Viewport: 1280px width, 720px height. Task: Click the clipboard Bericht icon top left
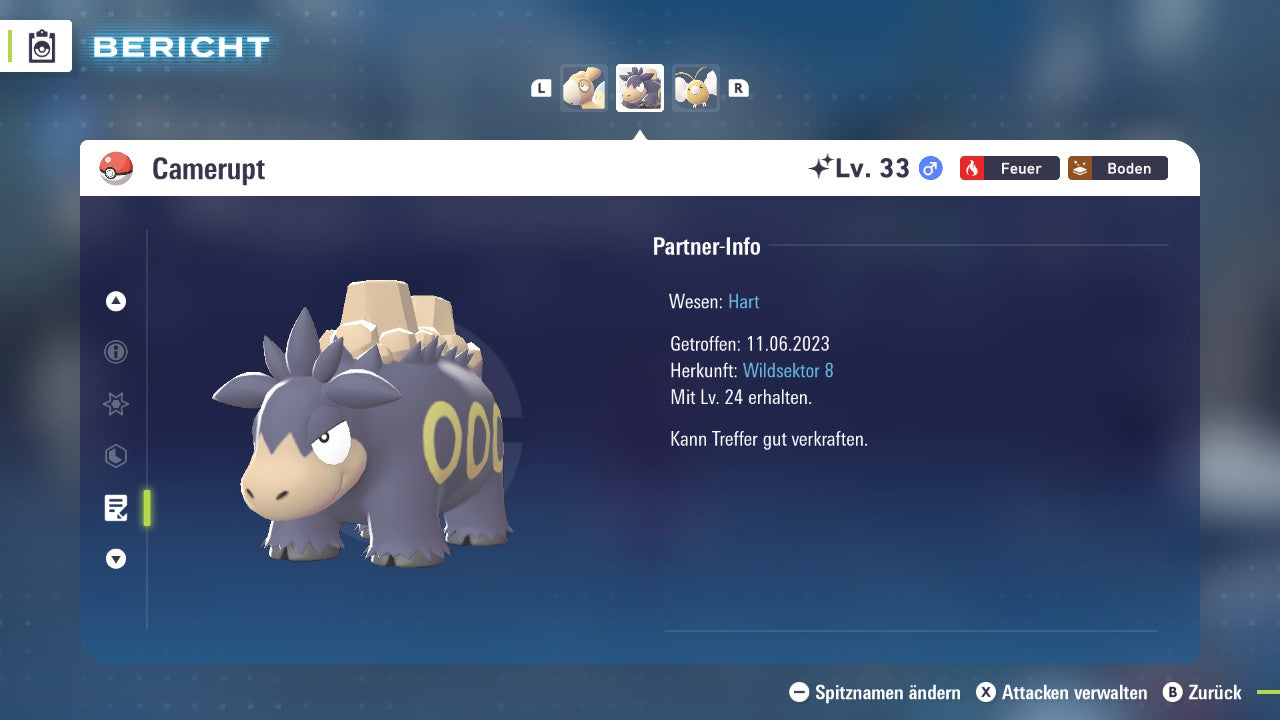click(42, 46)
